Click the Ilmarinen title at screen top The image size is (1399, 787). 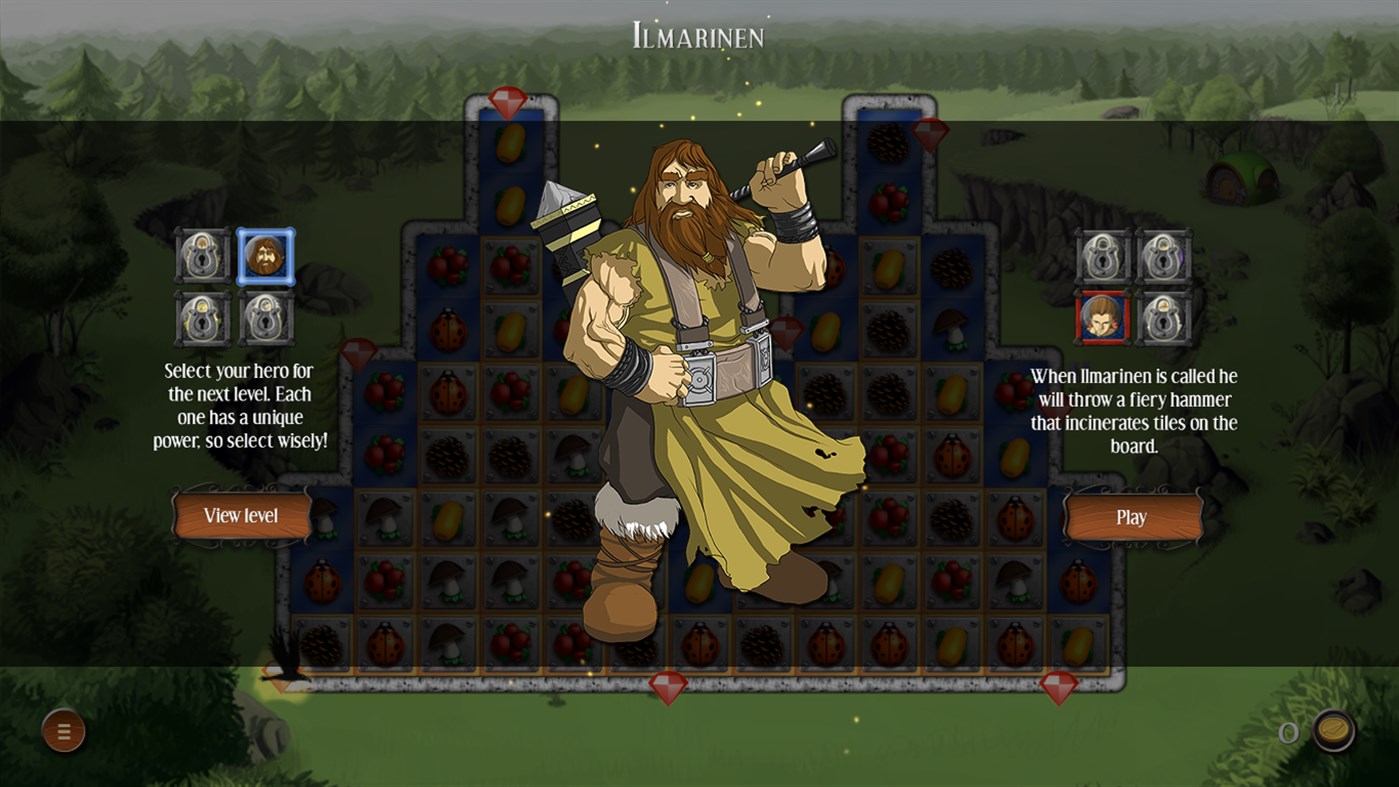[x=698, y=36]
